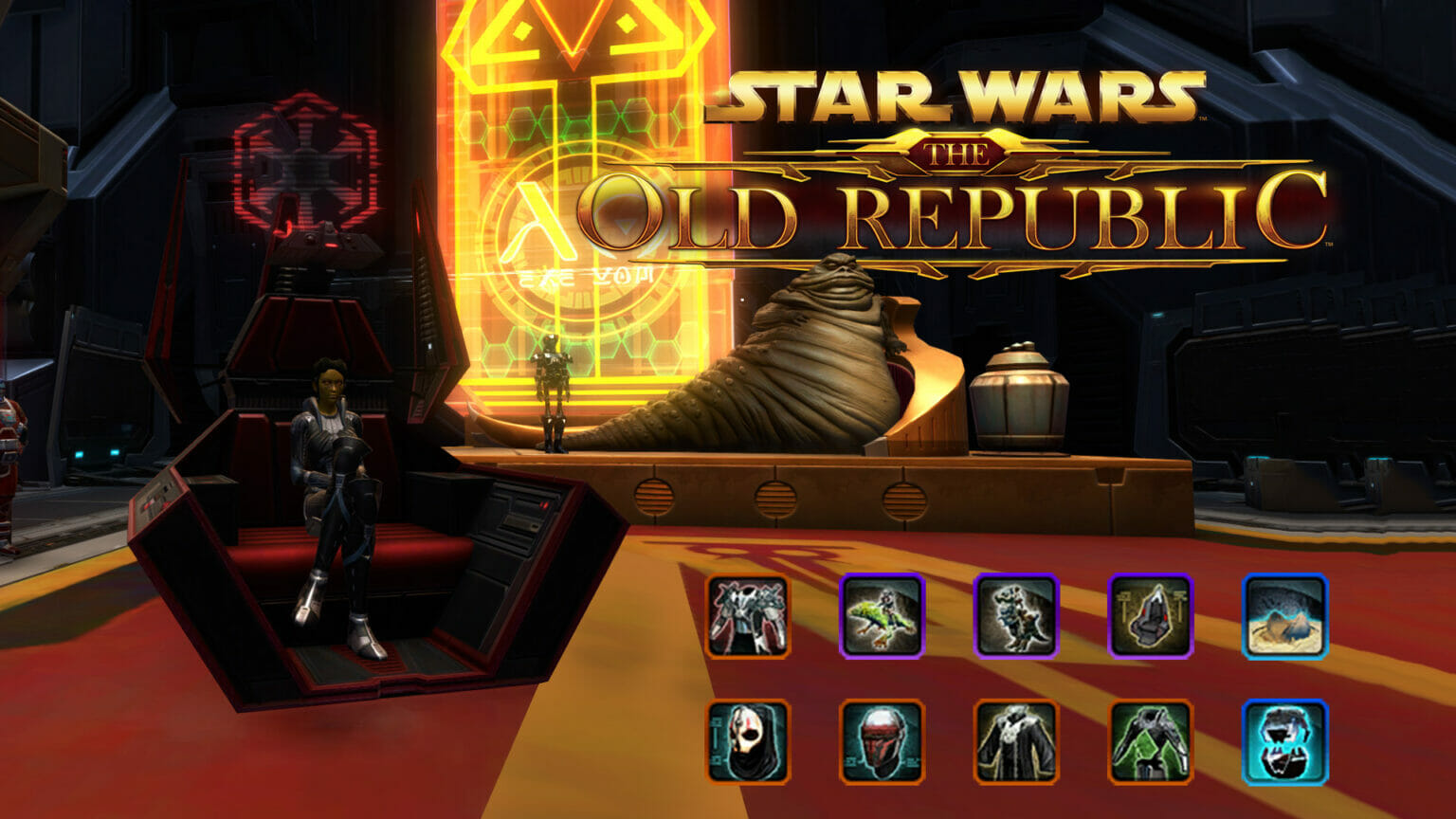
Task: Open the desert rock stronghold icon
Action: pos(1284,616)
